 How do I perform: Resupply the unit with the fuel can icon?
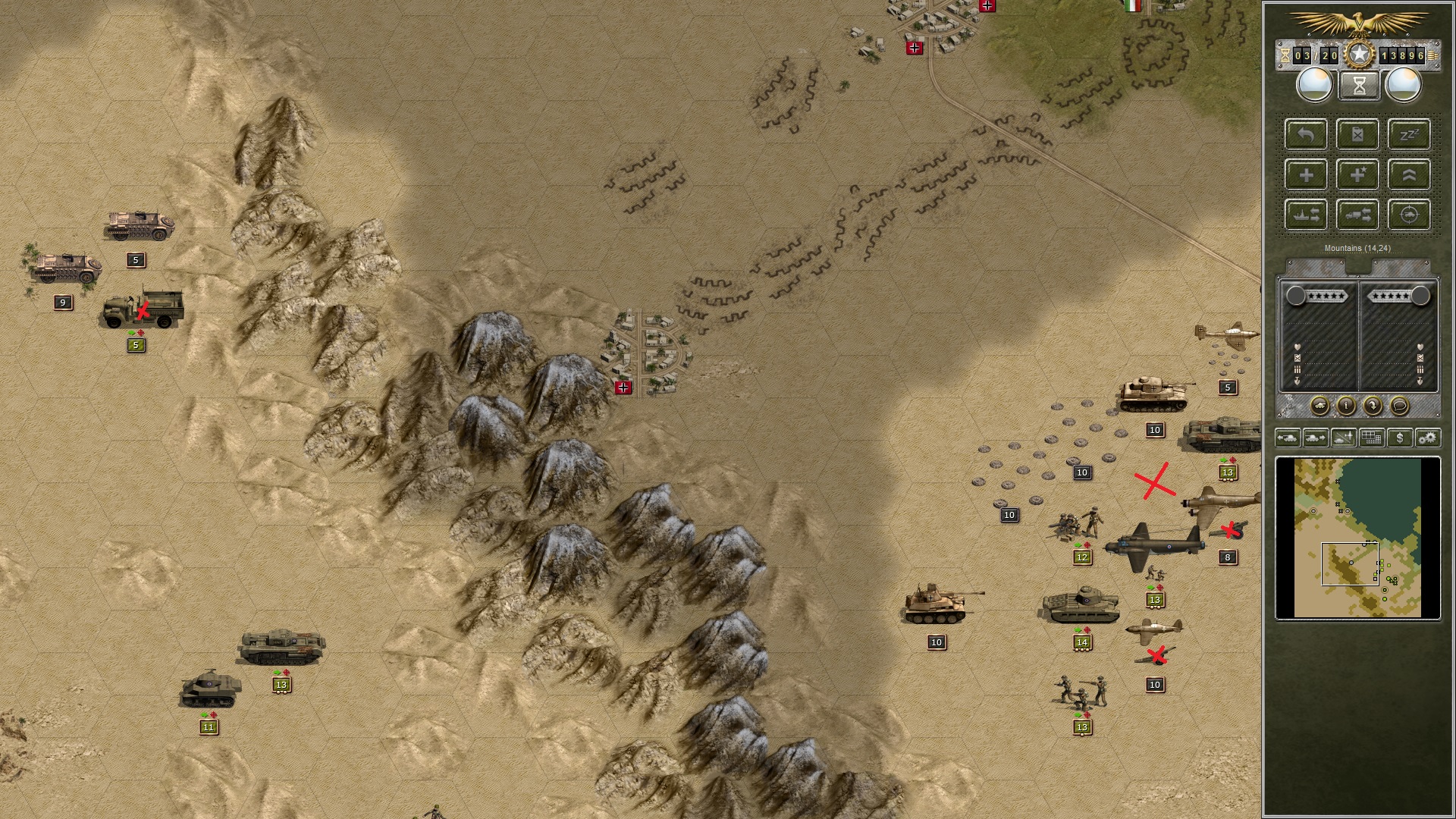click(1357, 135)
